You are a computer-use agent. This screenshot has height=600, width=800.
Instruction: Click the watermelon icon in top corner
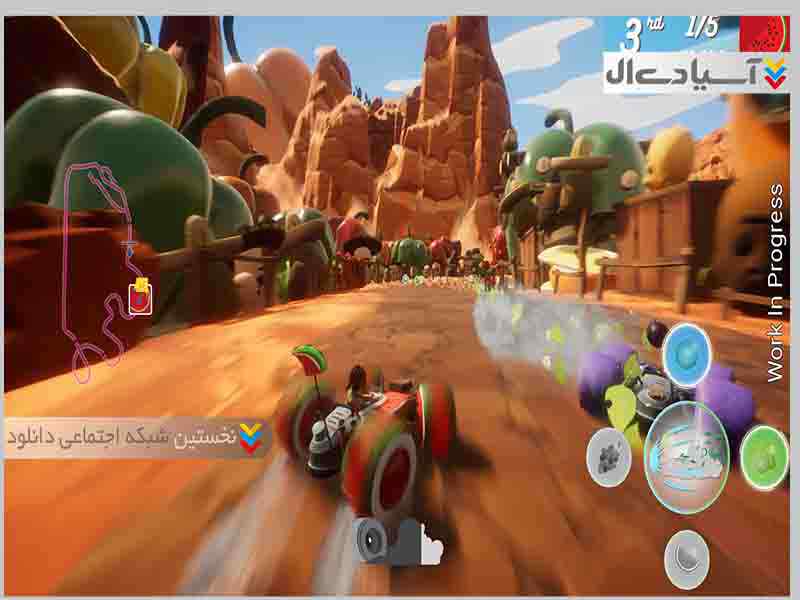[x=765, y=32]
